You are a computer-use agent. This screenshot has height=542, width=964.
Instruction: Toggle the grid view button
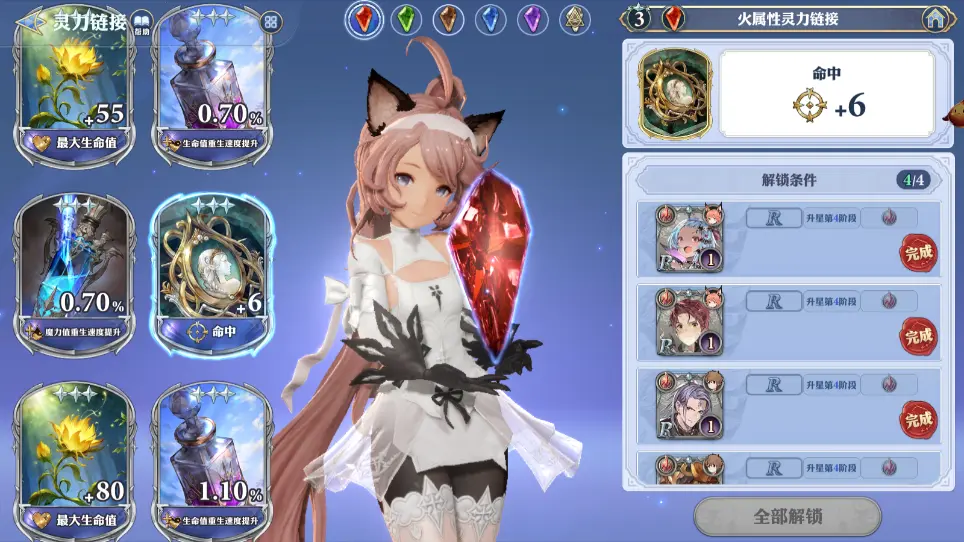pyautogui.click(x=270, y=21)
